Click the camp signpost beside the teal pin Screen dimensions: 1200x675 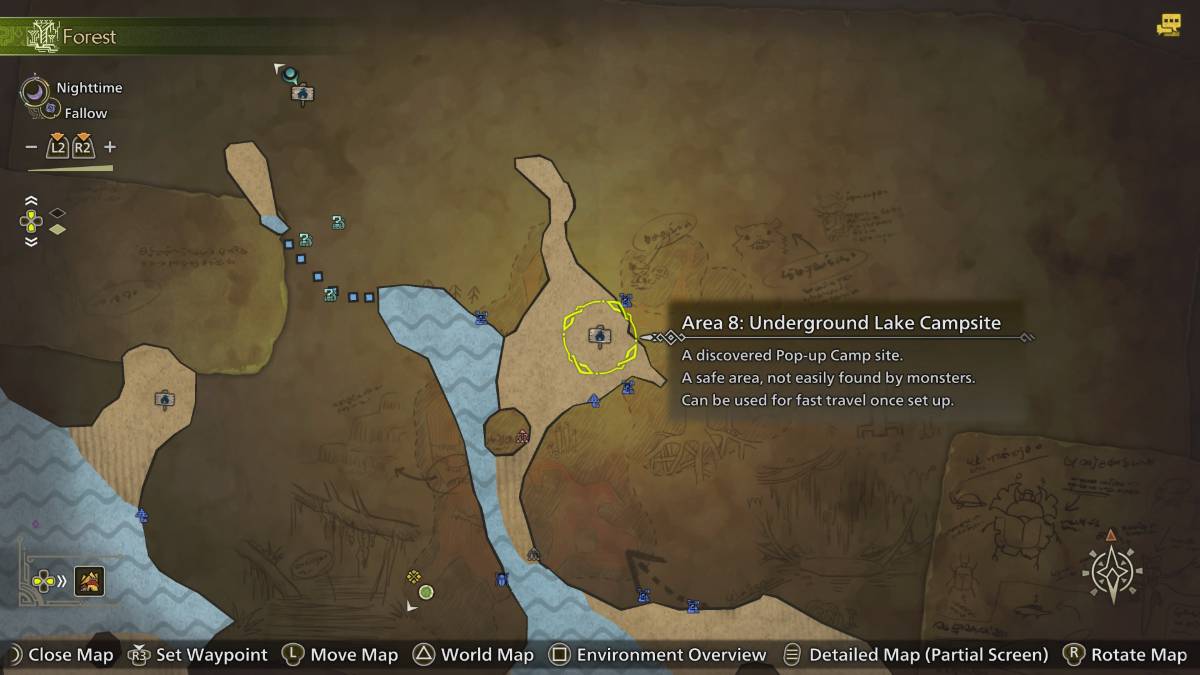(302, 94)
